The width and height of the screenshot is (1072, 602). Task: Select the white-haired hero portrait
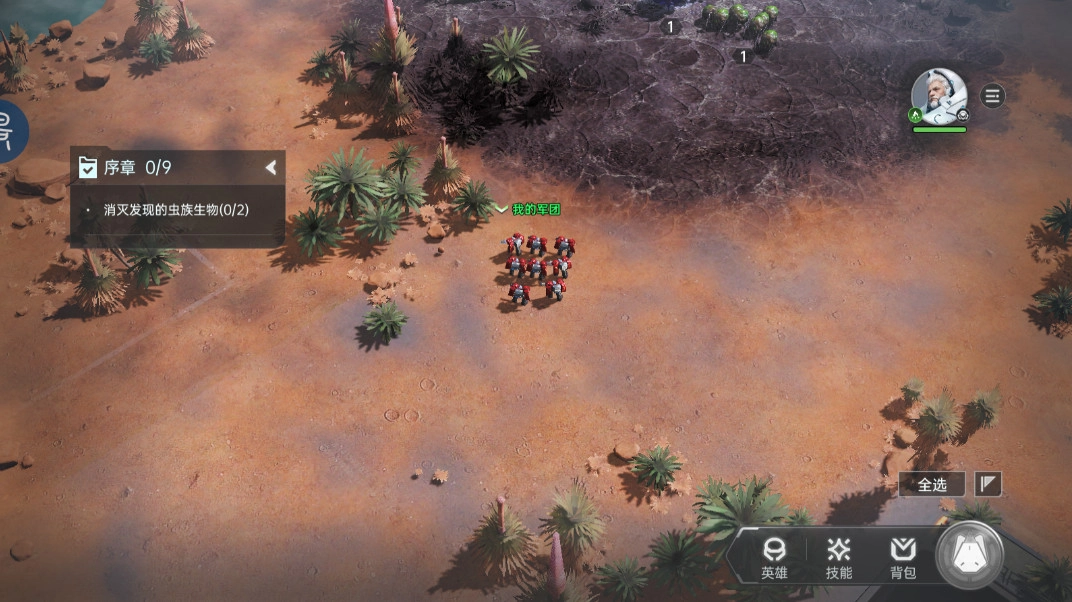[x=939, y=97]
